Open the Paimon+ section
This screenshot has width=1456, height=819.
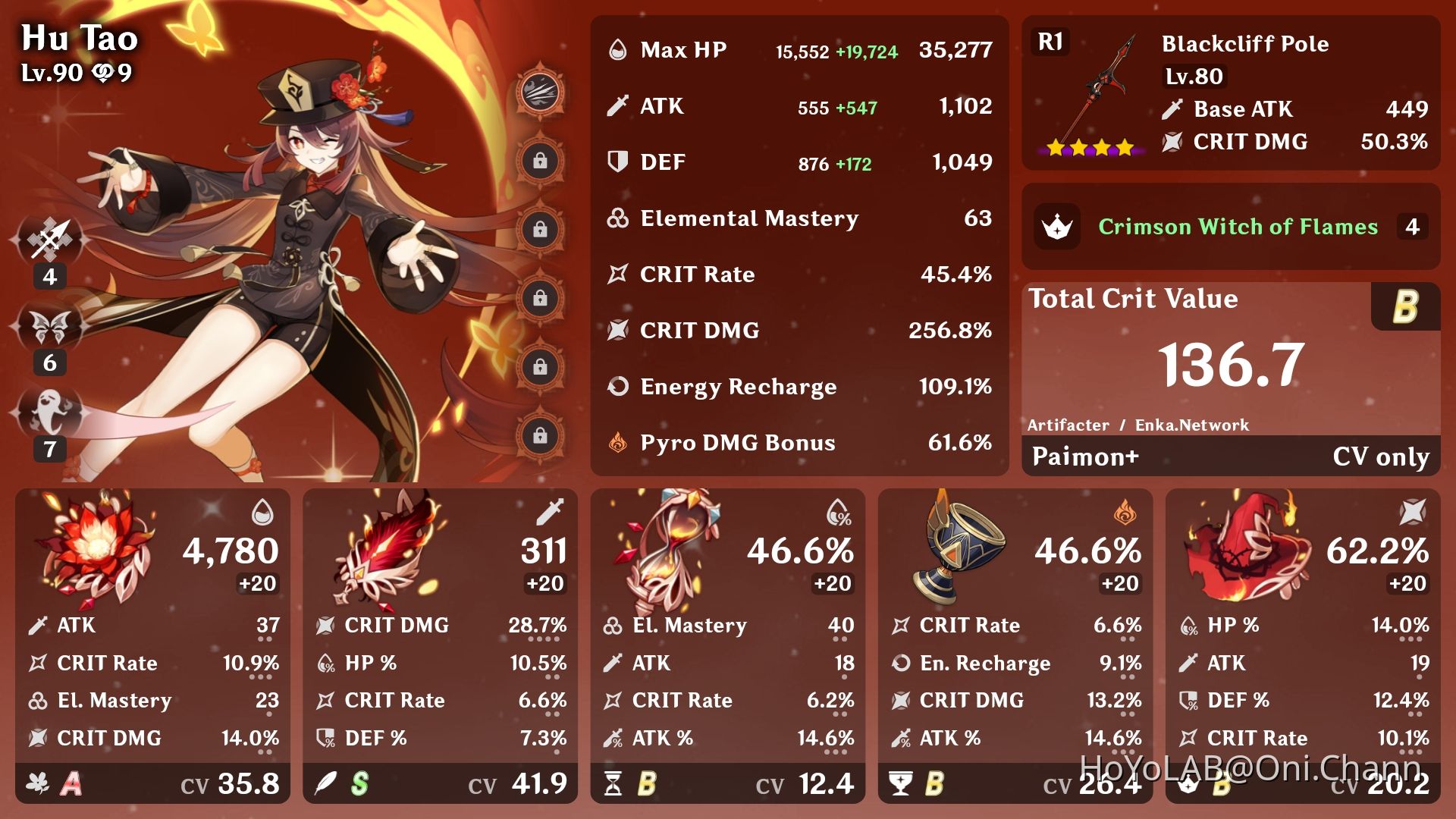[1084, 457]
